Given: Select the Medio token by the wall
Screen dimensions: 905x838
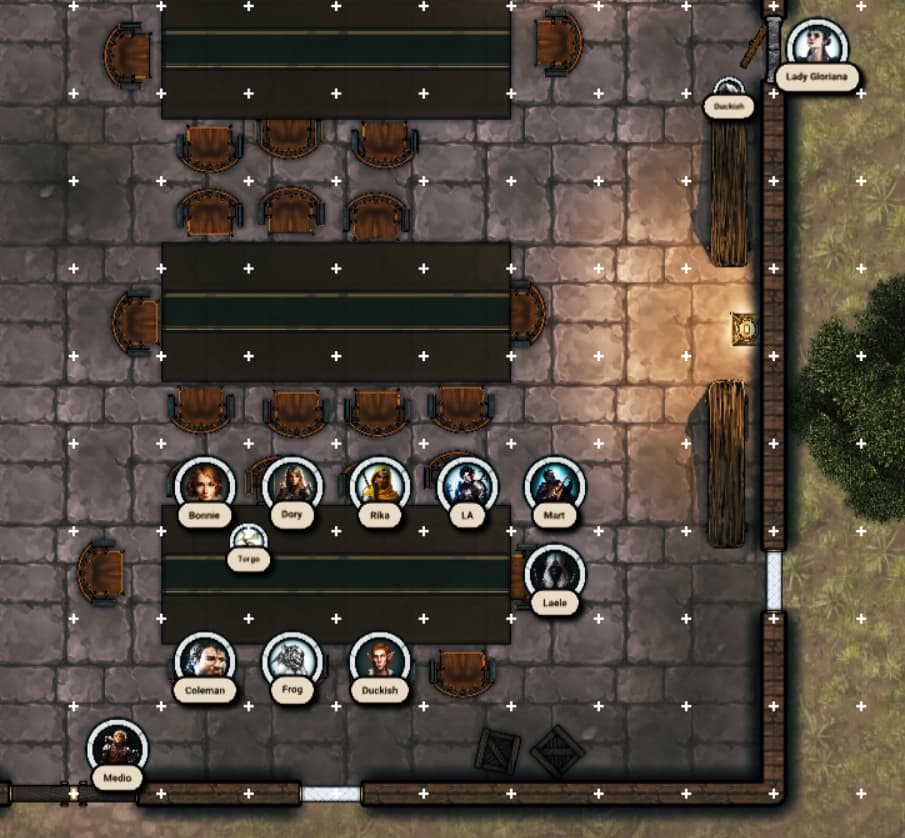Looking at the screenshot, I should tap(117, 747).
